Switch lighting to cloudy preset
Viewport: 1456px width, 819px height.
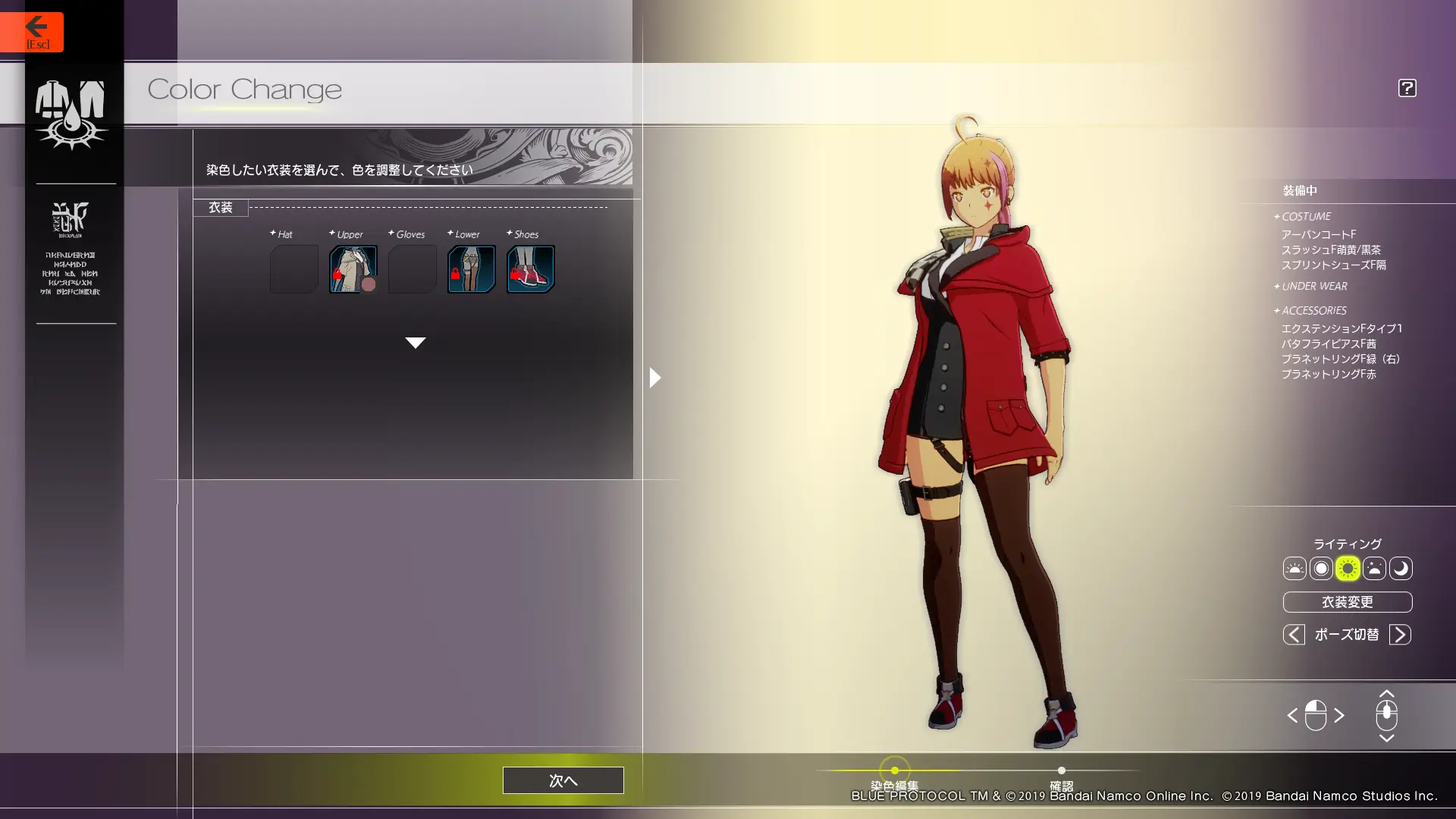pos(1374,568)
